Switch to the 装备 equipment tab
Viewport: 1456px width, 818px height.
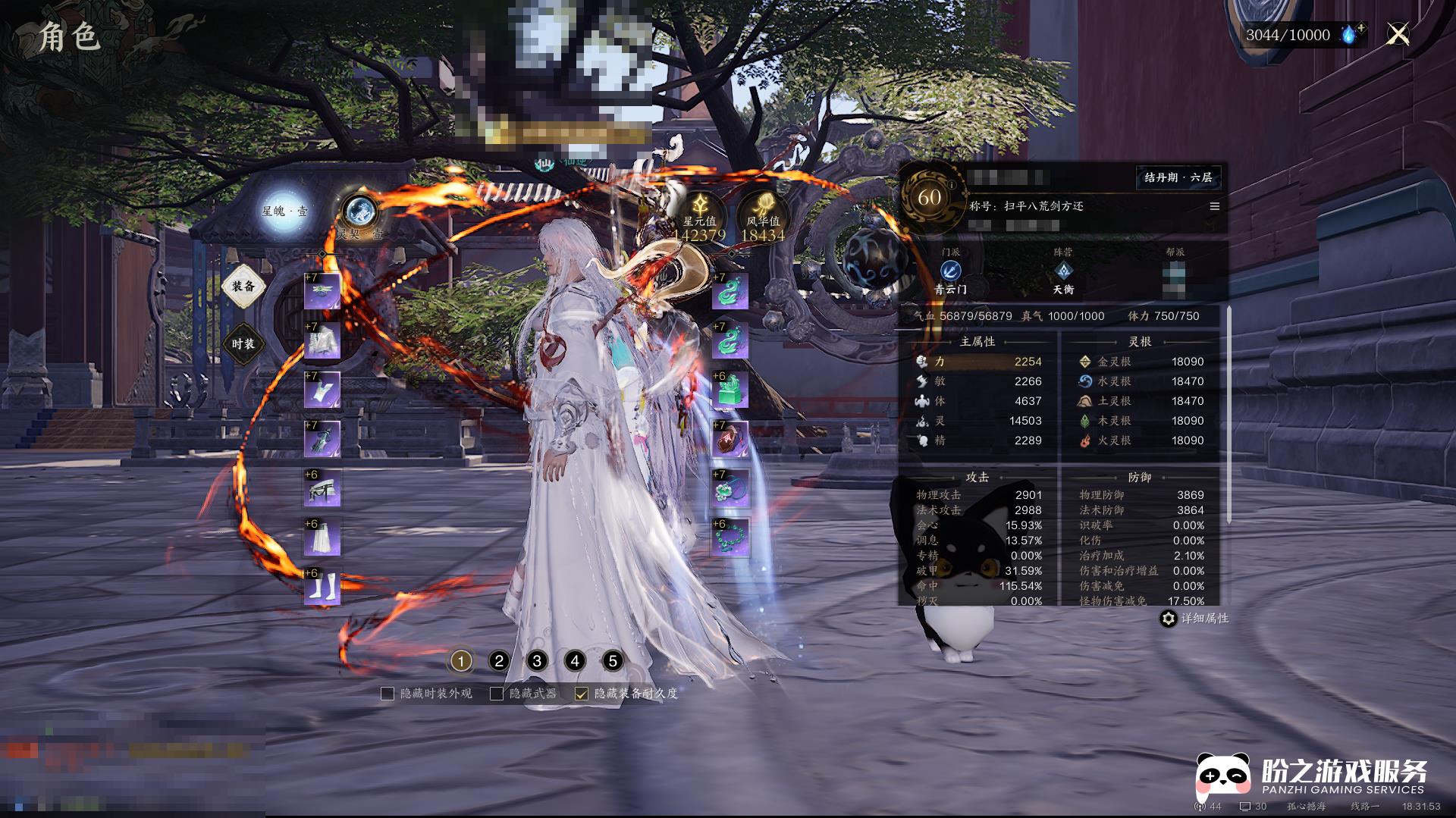243,287
